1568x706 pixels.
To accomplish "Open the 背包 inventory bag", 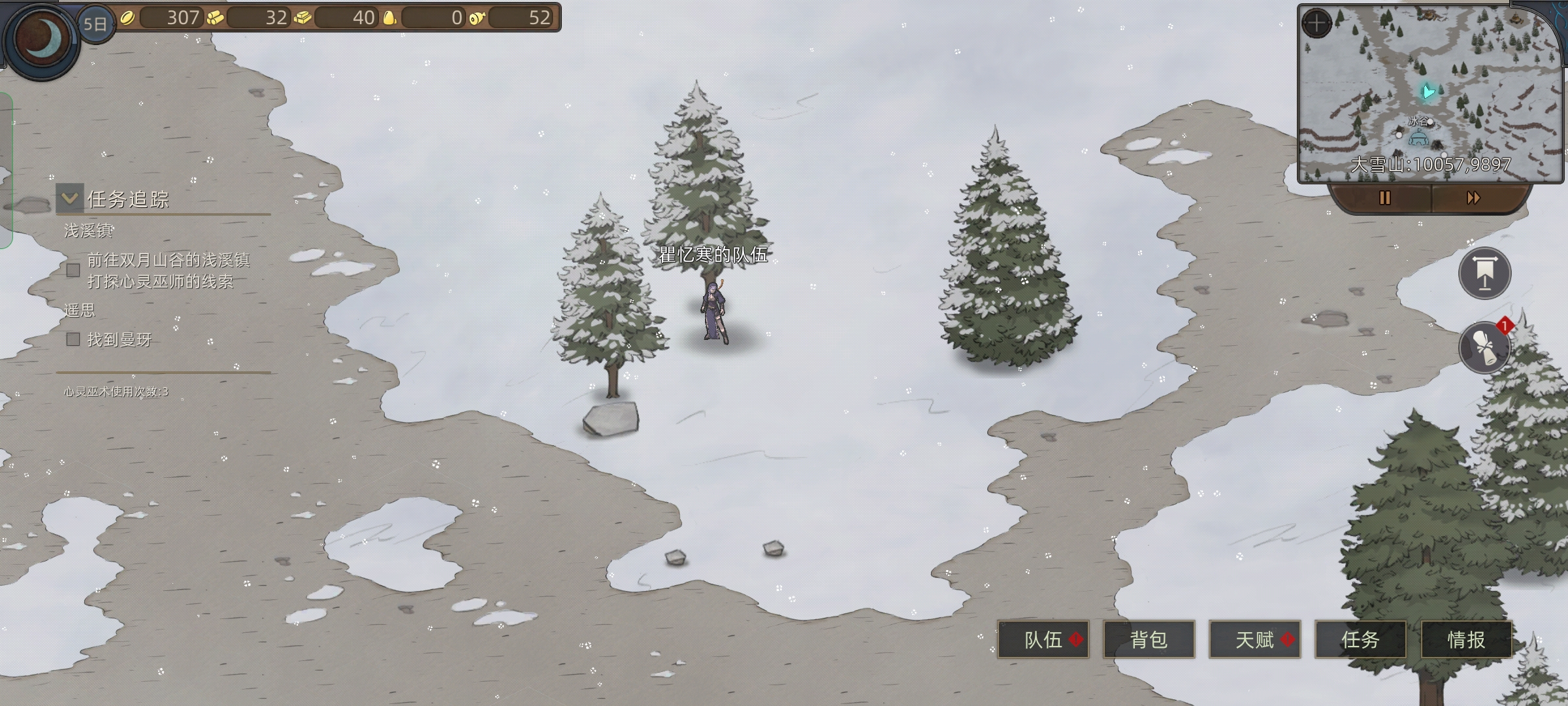I will point(1149,639).
